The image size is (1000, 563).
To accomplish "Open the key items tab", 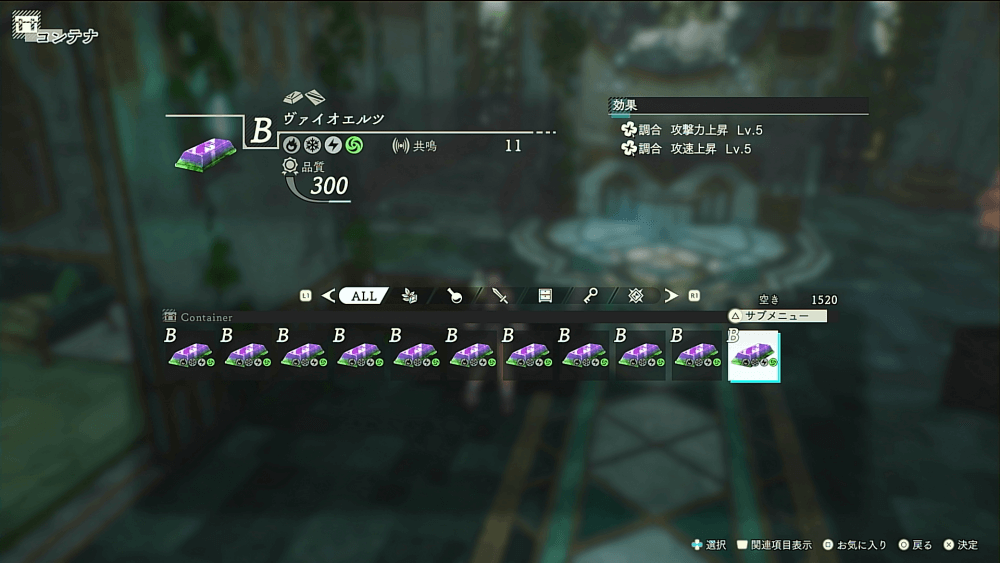I will pyautogui.click(x=591, y=296).
